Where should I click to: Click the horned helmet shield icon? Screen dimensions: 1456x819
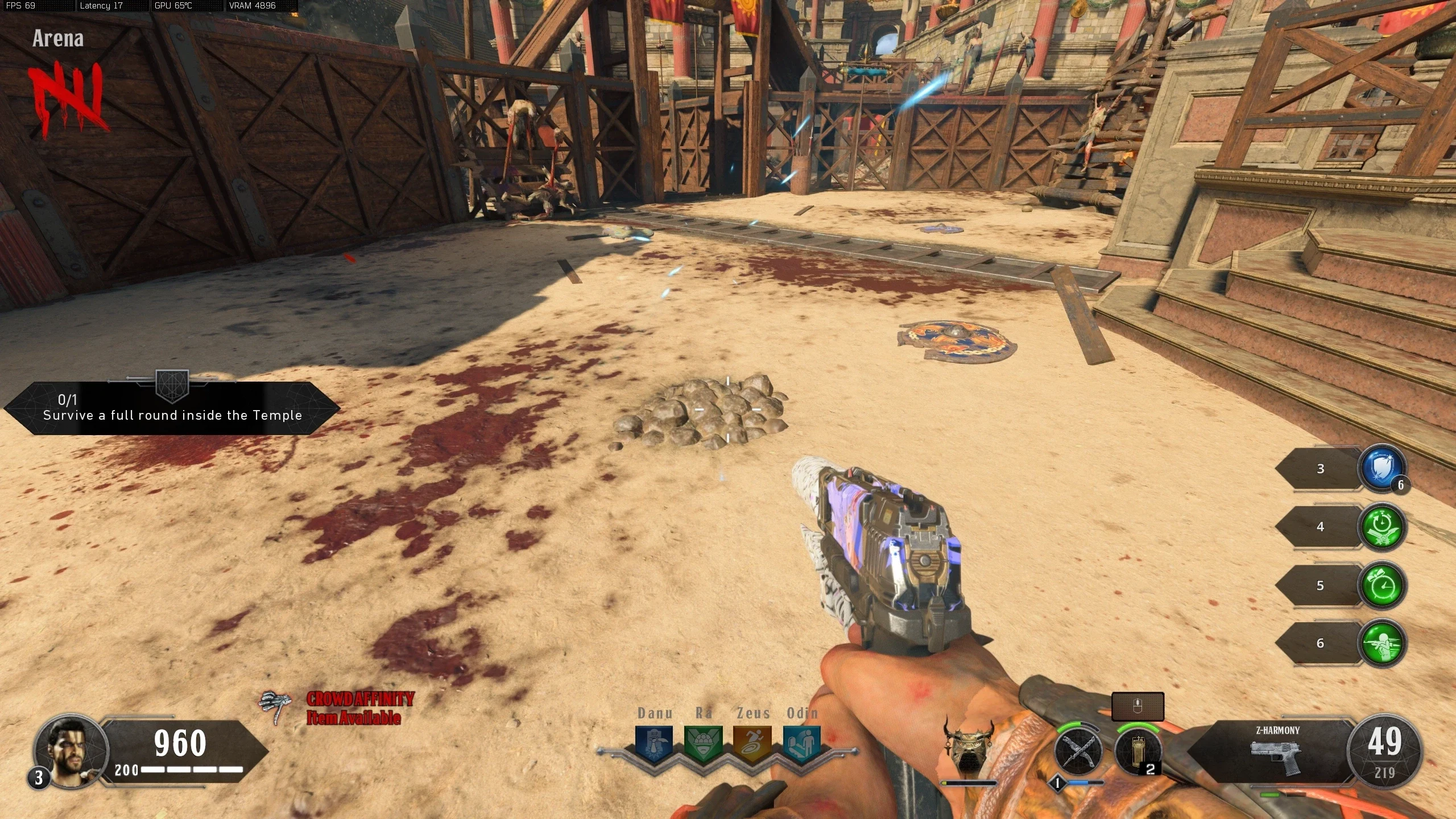click(968, 746)
